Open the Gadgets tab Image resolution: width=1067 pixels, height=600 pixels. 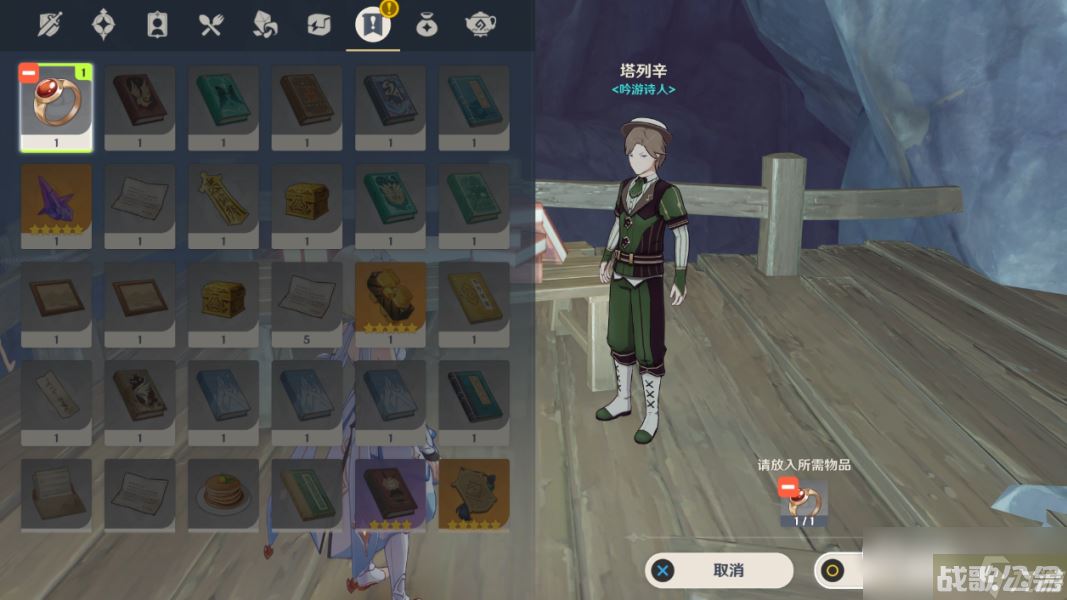coord(319,25)
